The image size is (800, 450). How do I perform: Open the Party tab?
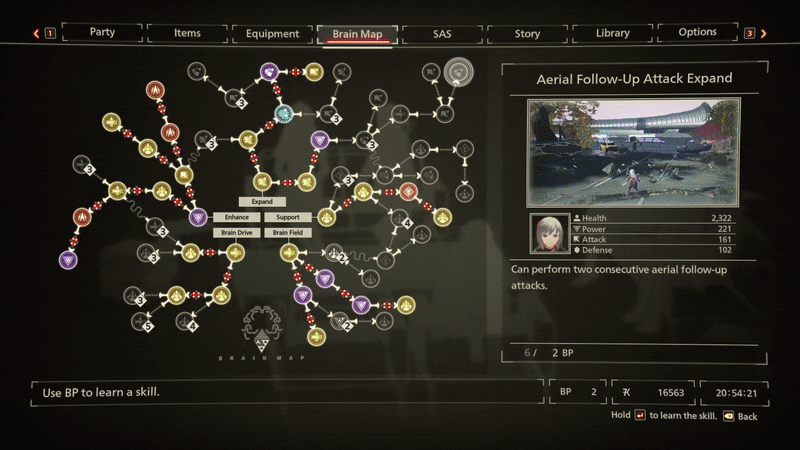coord(101,33)
